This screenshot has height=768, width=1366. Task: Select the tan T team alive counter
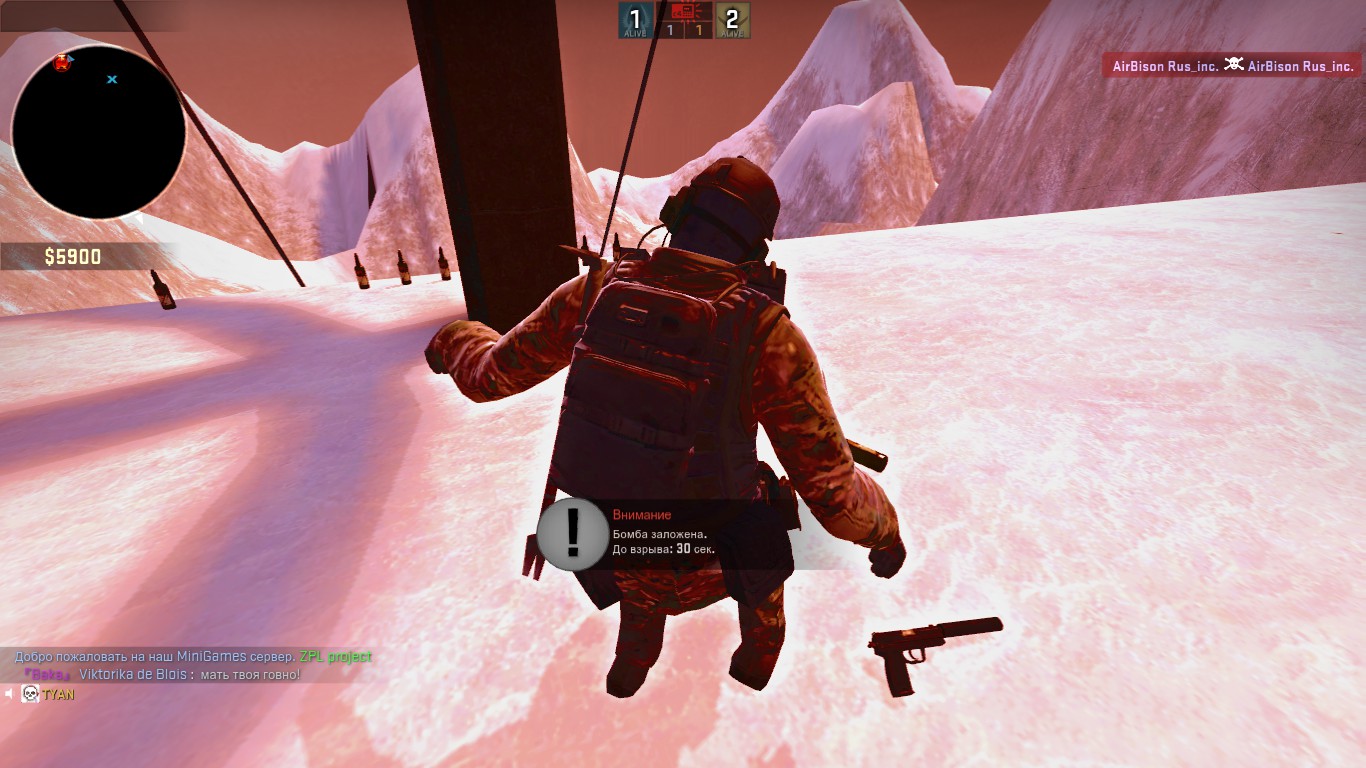733,20
